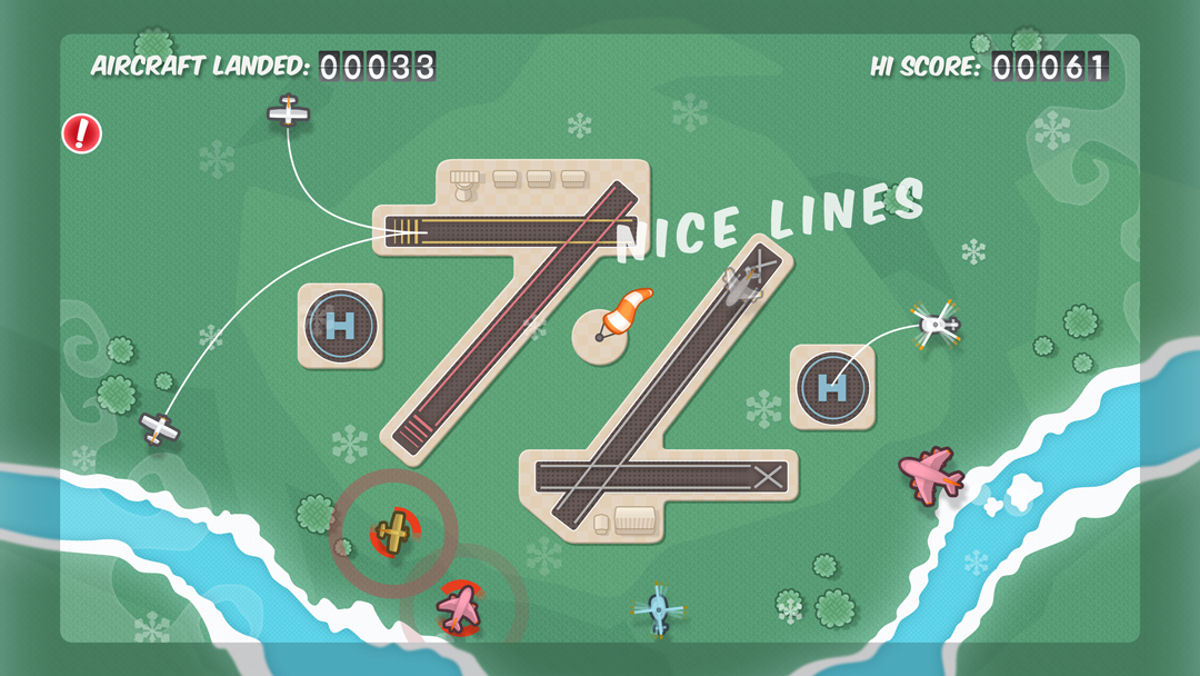Click the red exclamation alert icon

82,133
